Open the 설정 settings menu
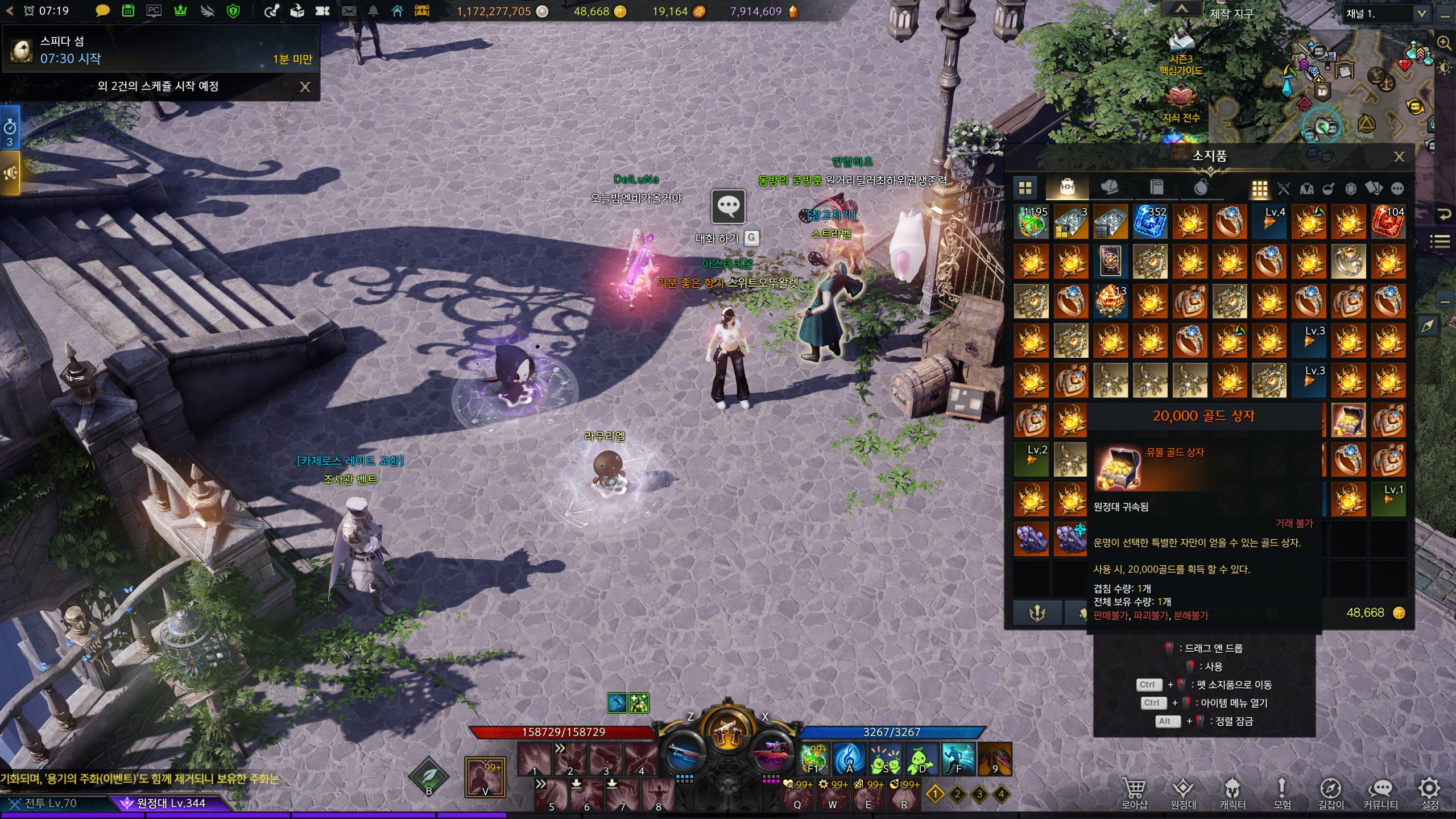 1429,792
